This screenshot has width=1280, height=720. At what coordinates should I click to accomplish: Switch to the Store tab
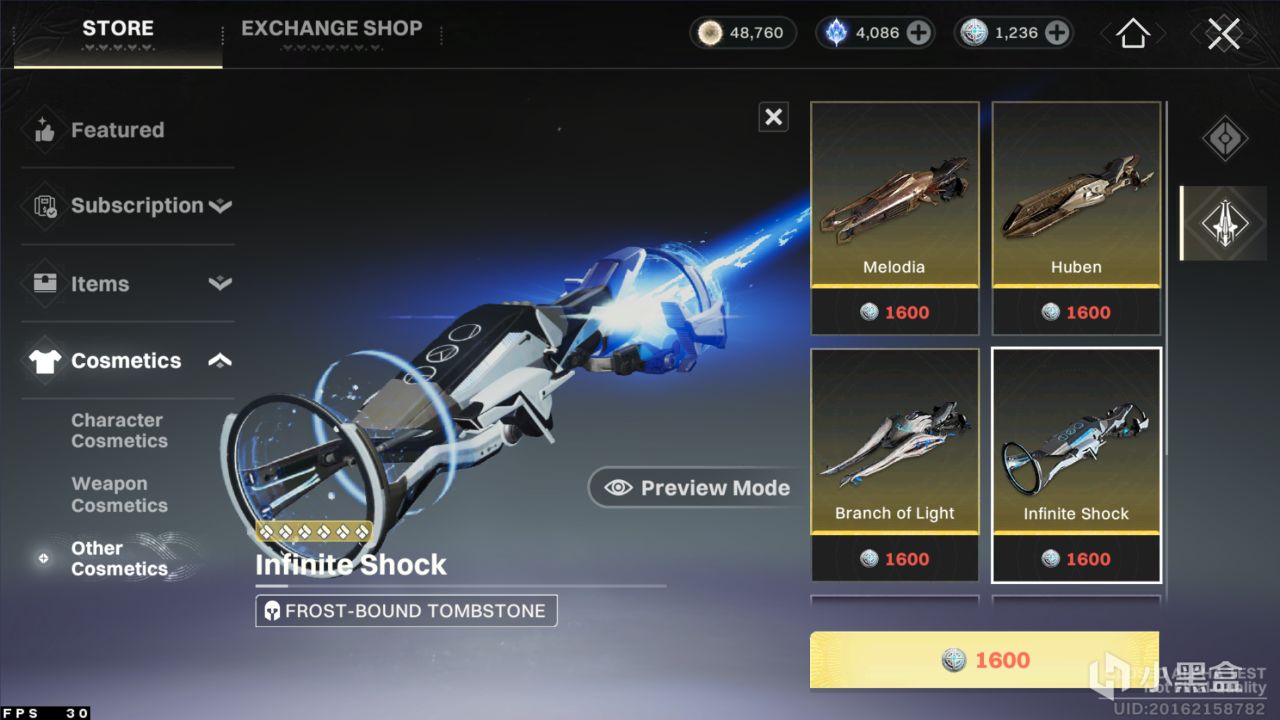tap(118, 30)
